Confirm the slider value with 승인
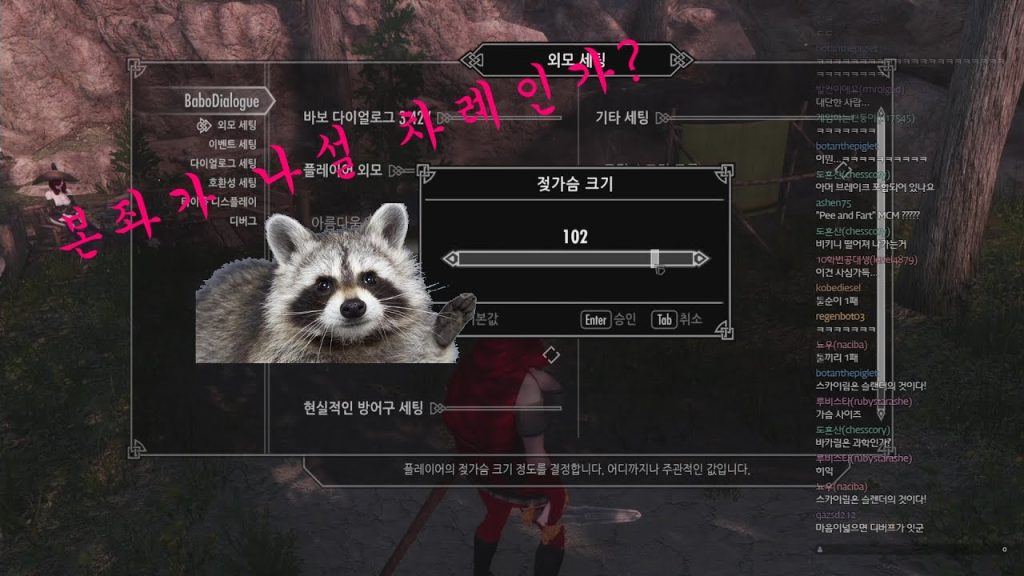Image resolution: width=1024 pixels, height=576 pixels. pyautogui.click(x=609, y=320)
